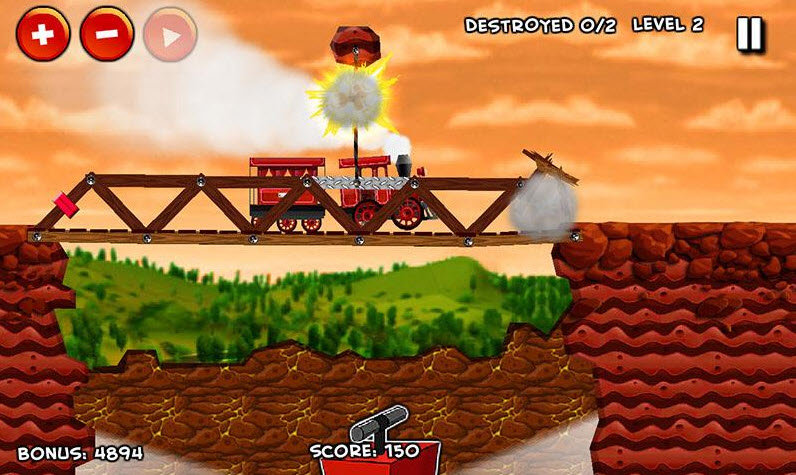Click the red minus zoom-out button
The height and width of the screenshot is (475, 796).
(x=106, y=35)
